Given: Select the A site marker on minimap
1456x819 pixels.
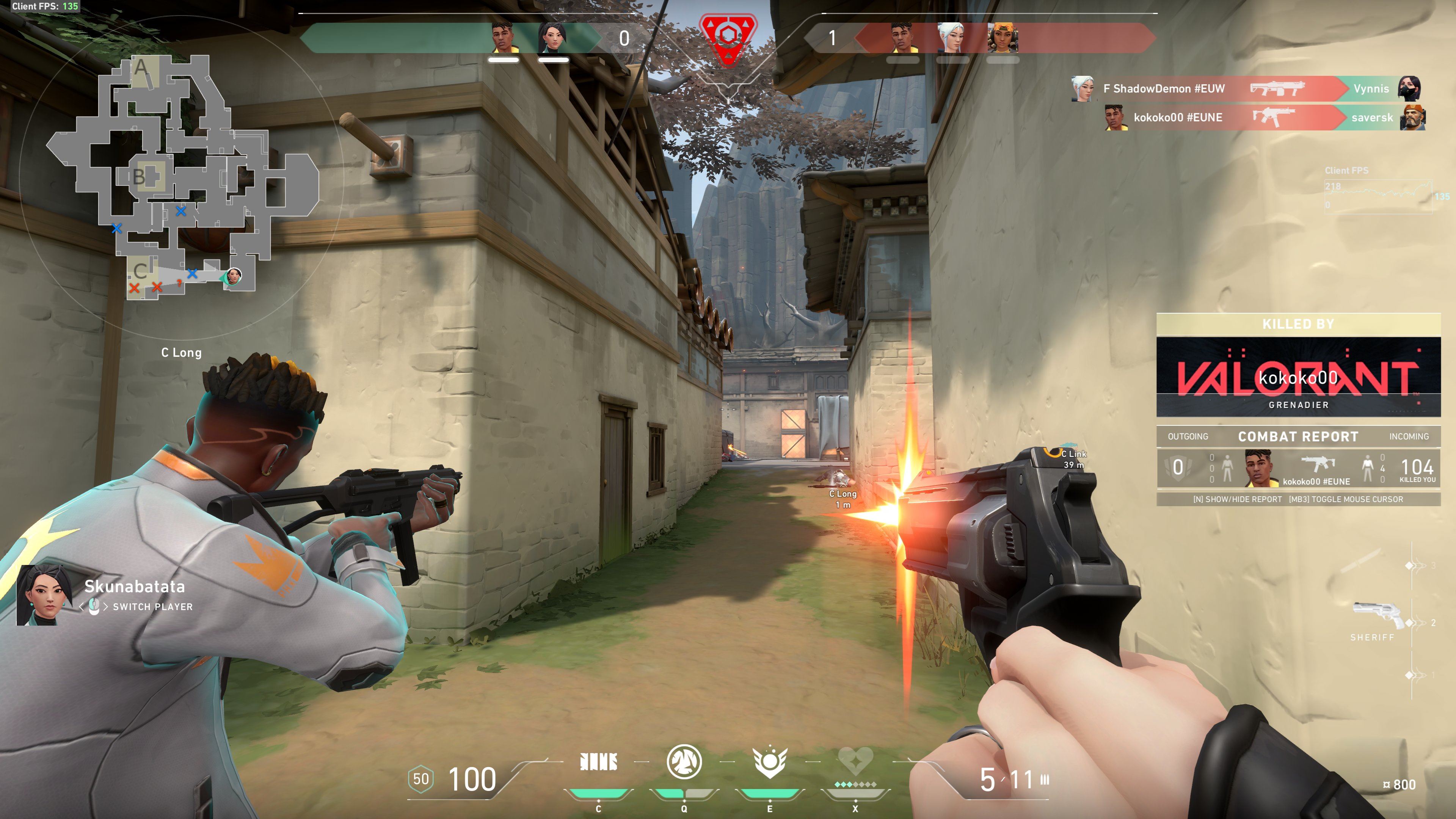Looking at the screenshot, I should tap(141, 68).
